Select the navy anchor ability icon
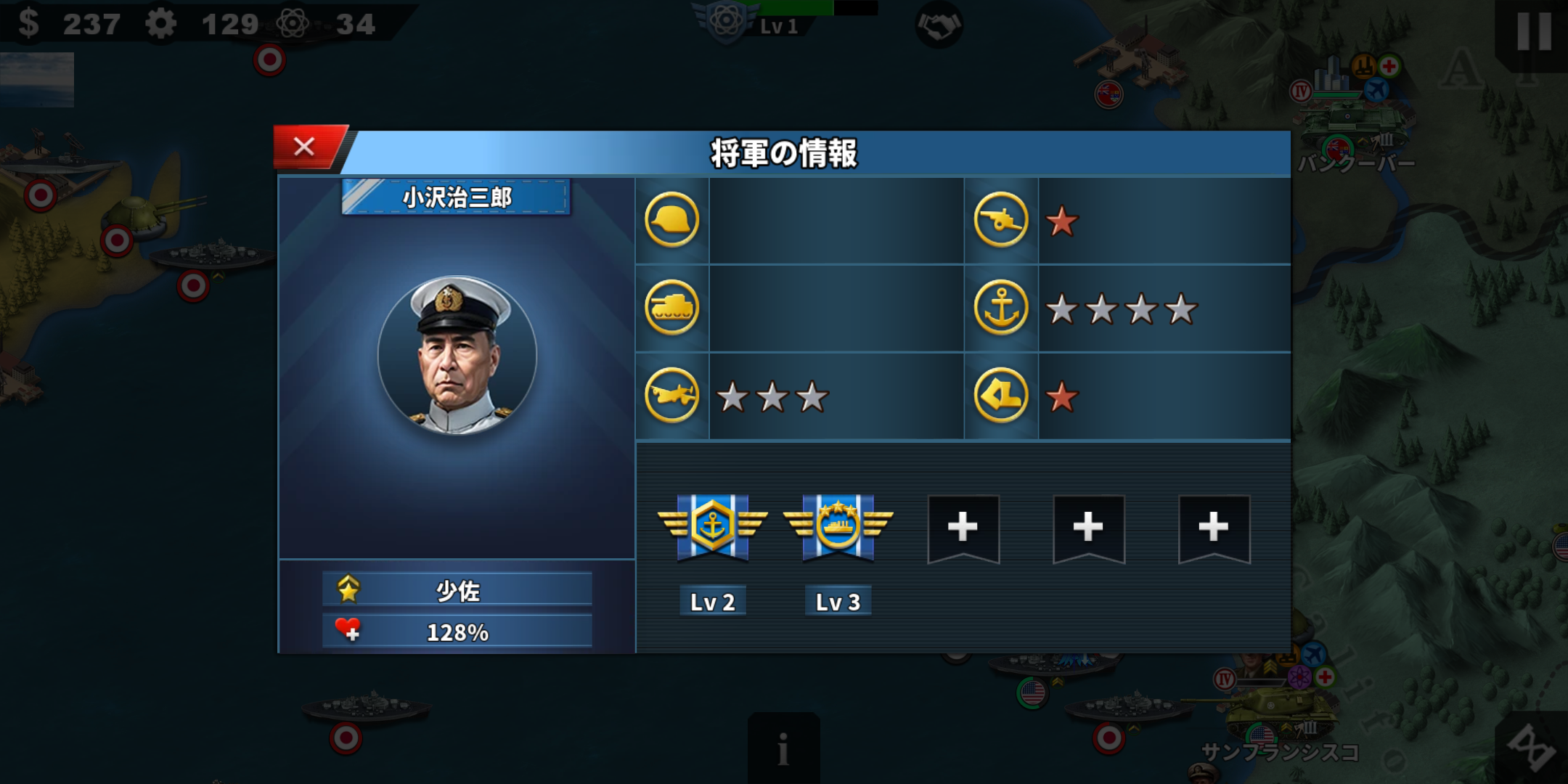The height and width of the screenshot is (784, 1568). pos(1000,308)
